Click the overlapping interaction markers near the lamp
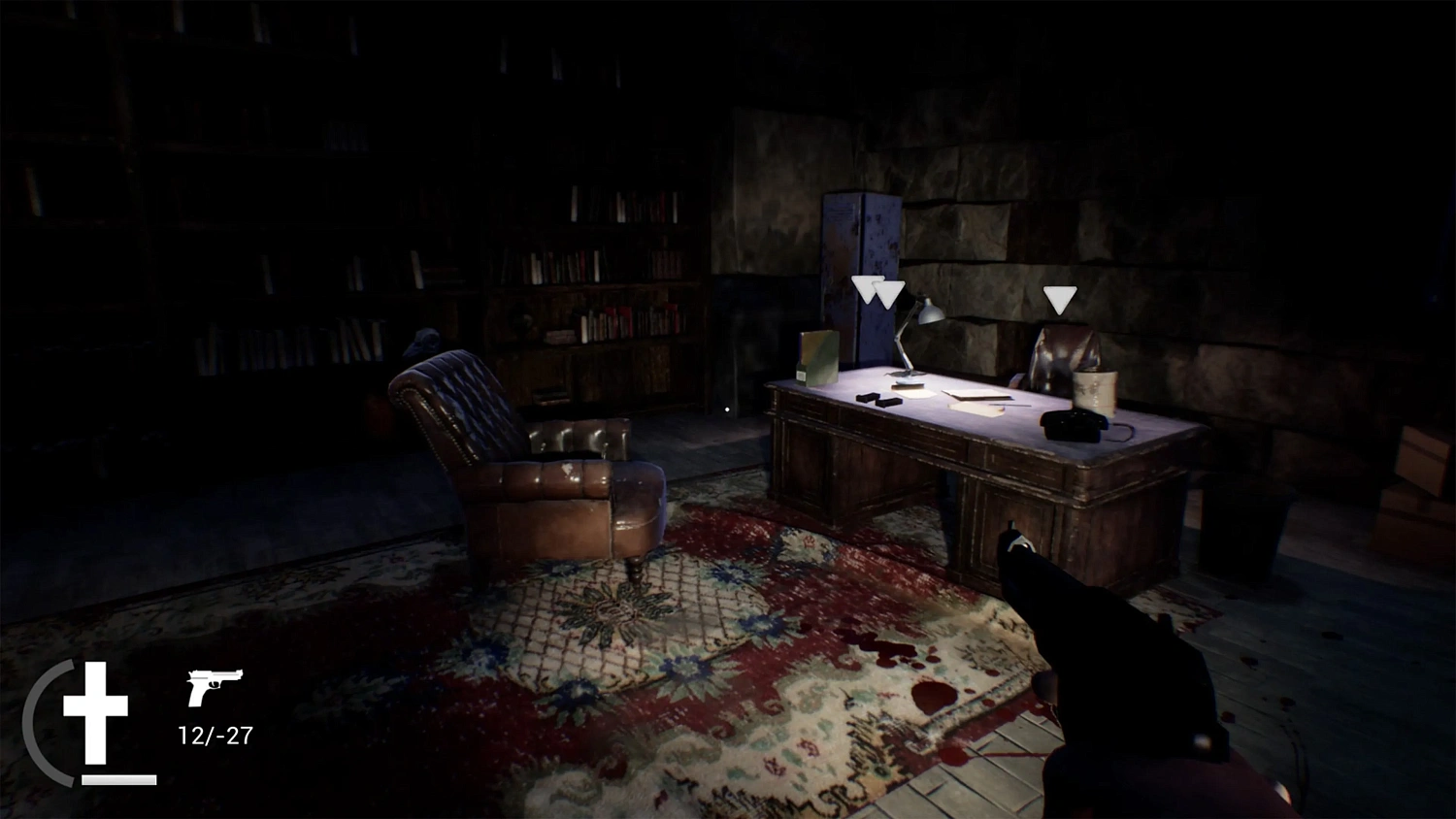 tap(878, 290)
